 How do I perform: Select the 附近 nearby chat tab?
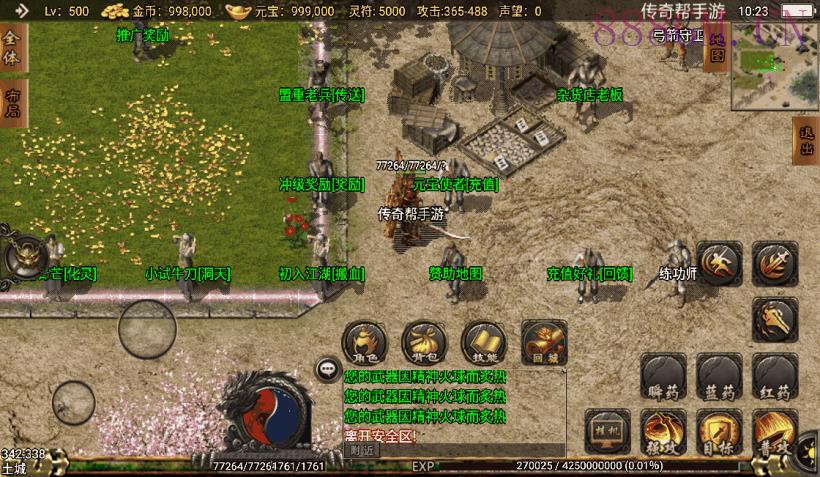point(362,450)
